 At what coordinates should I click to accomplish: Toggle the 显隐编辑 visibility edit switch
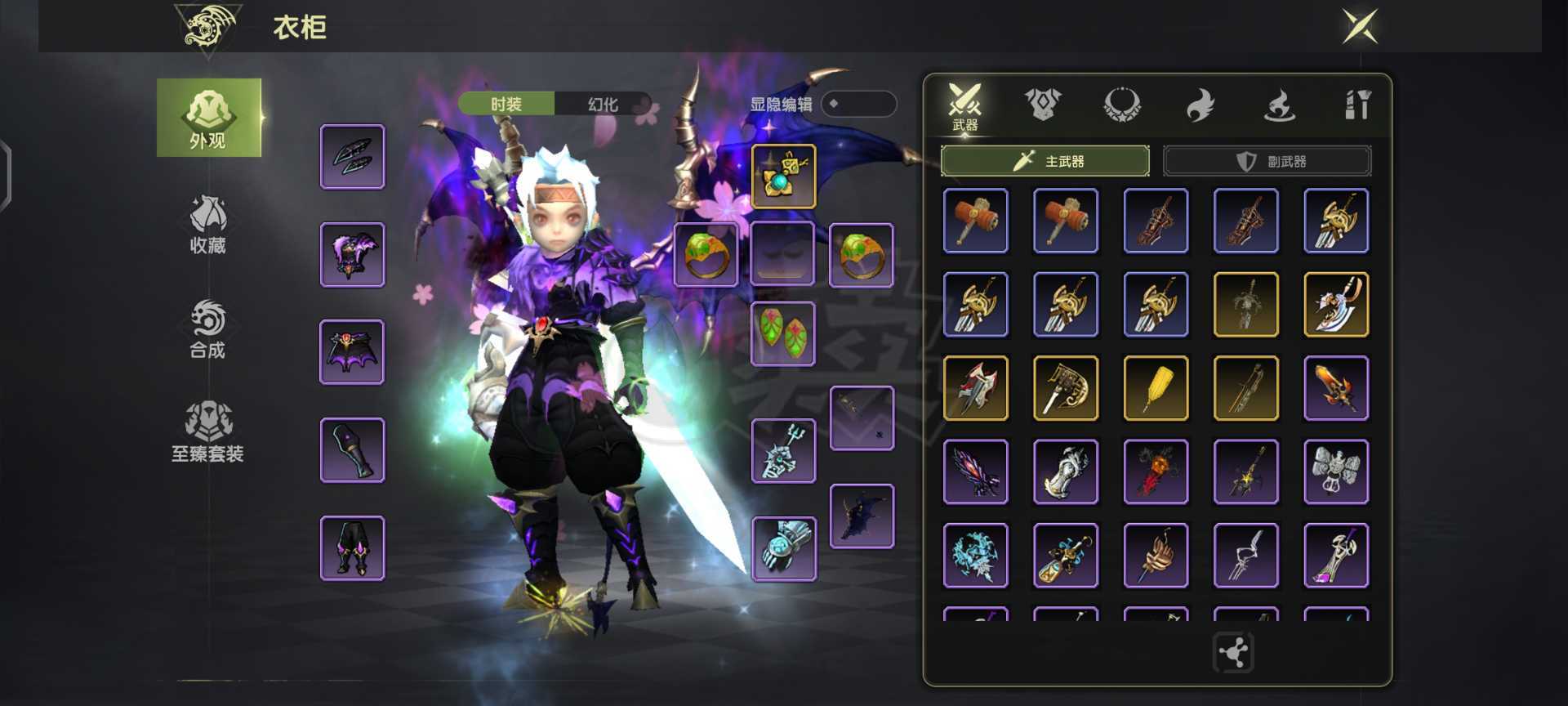pos(857,104)
